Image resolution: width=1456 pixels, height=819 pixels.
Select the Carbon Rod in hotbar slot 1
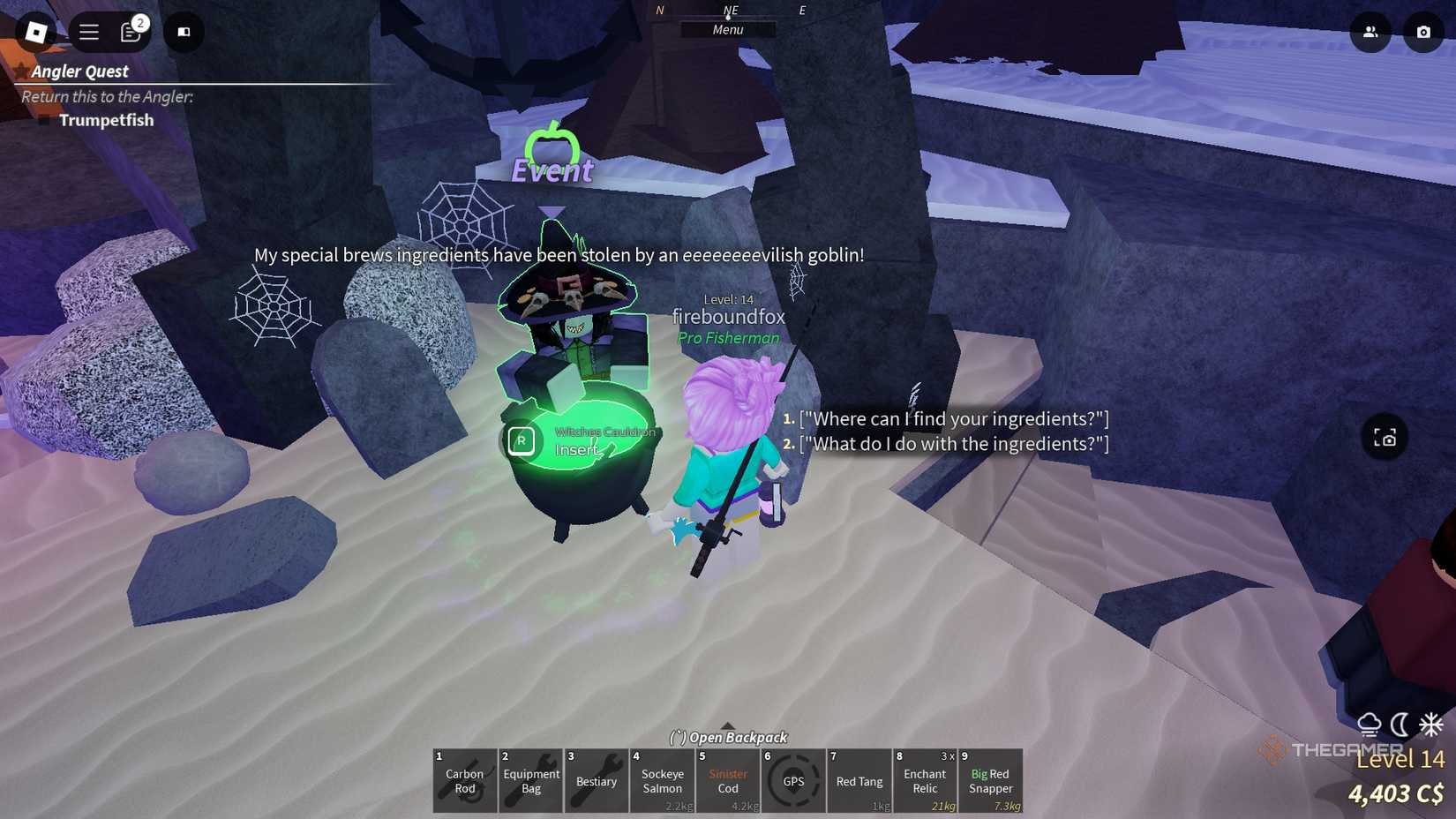[x=464, y=781]
